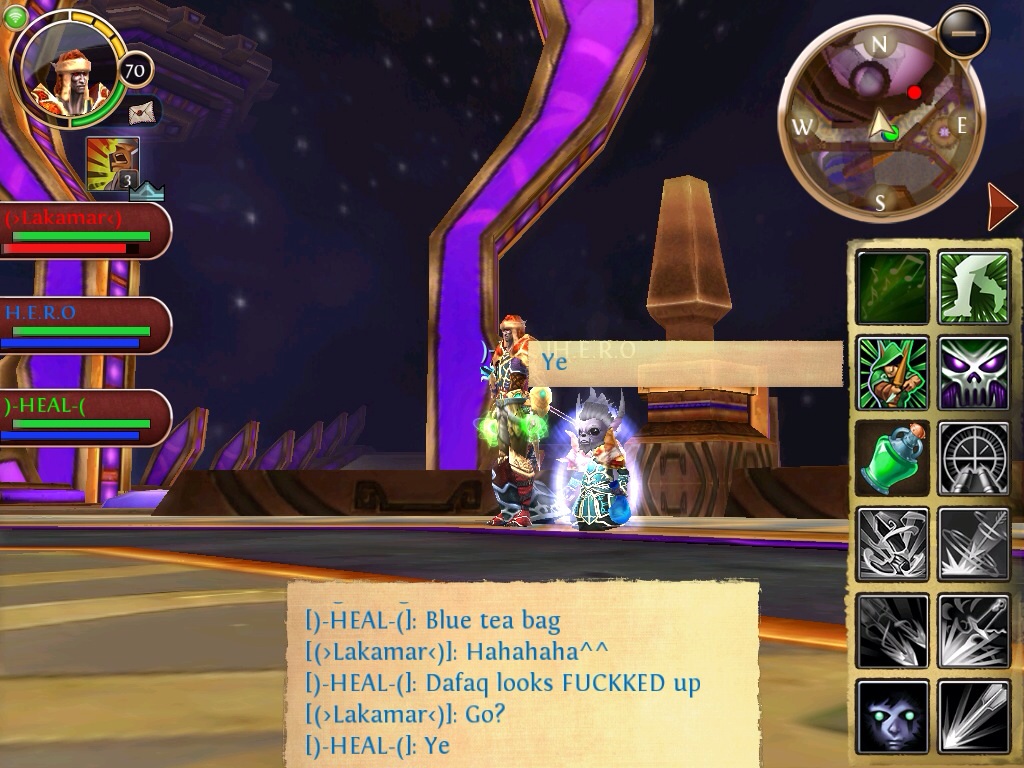The image size is (1024, 768).
Task: Activate the green music notes skill
Action: [x=893, y=287]
